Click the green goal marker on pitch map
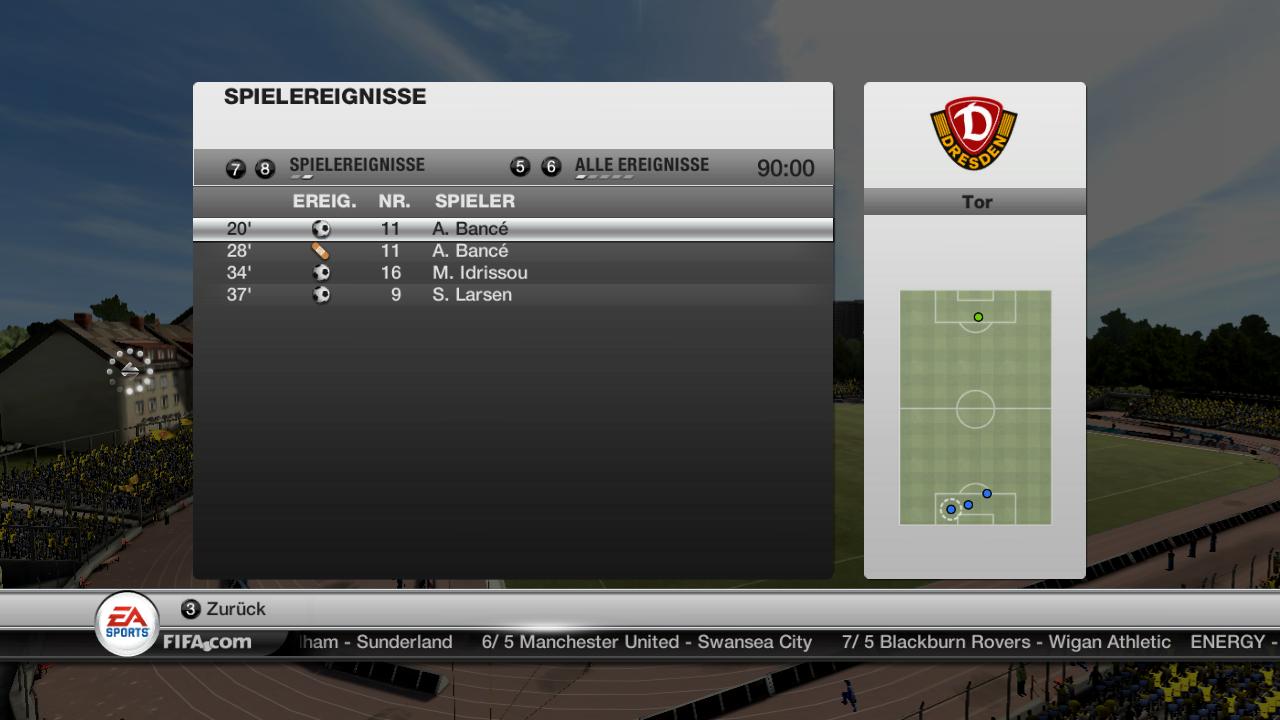The height and width of the screenshot is (720, 1280). tap(978, 317)
